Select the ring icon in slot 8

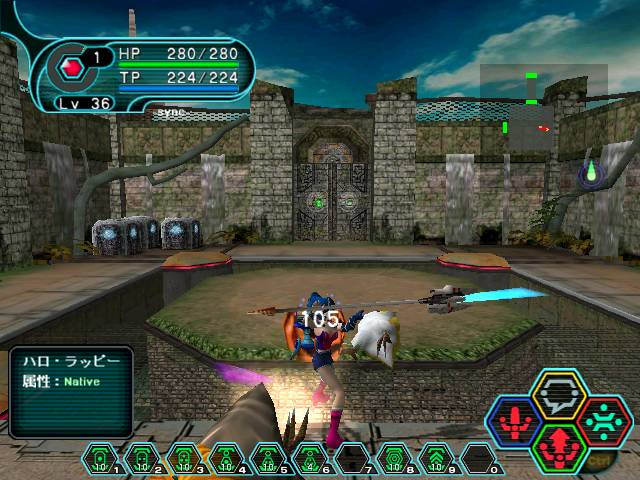click(394, 460)
